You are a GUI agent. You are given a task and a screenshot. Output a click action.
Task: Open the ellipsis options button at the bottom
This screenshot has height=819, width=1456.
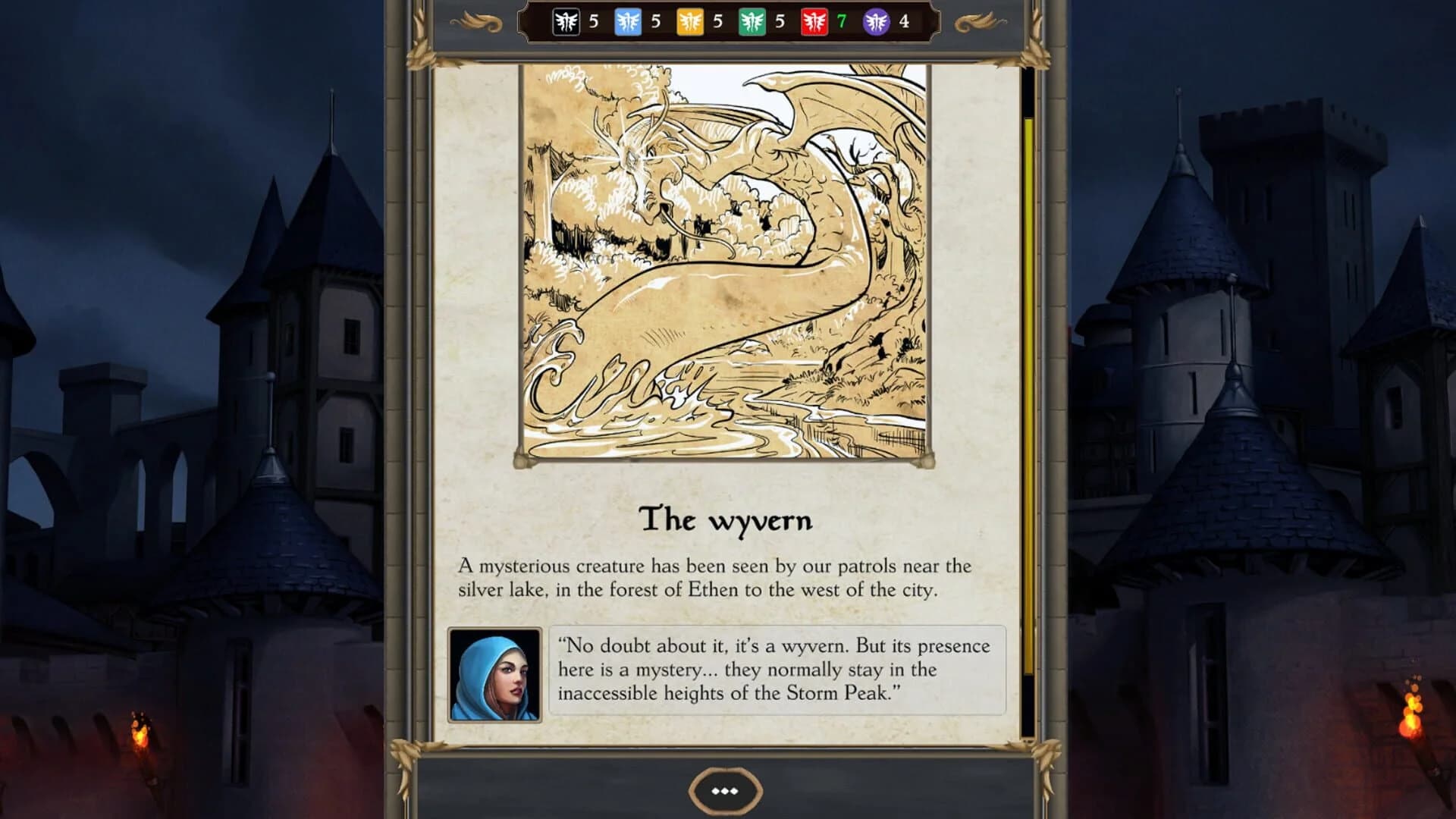point(726,792)
